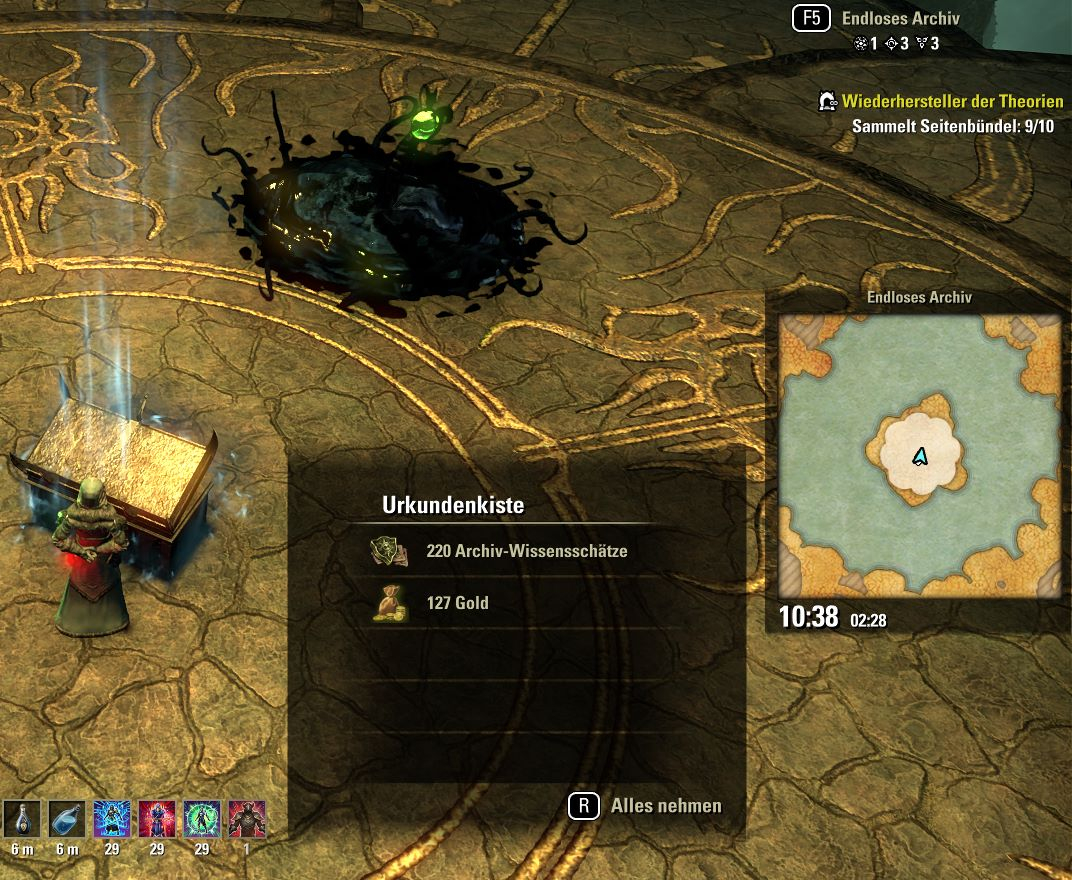Select the dark potion bottle buff icon
Image resolution: width=1072 pixels, height=880 pixels.
tap(22, 819)
